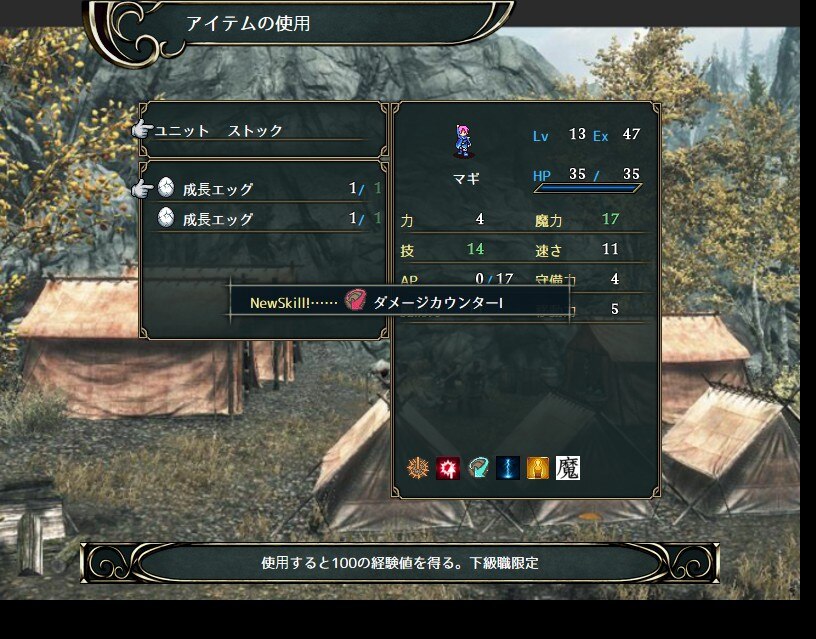Click the orange spiked sun skill icon
The image size is (816, 639).
point(418,468)
